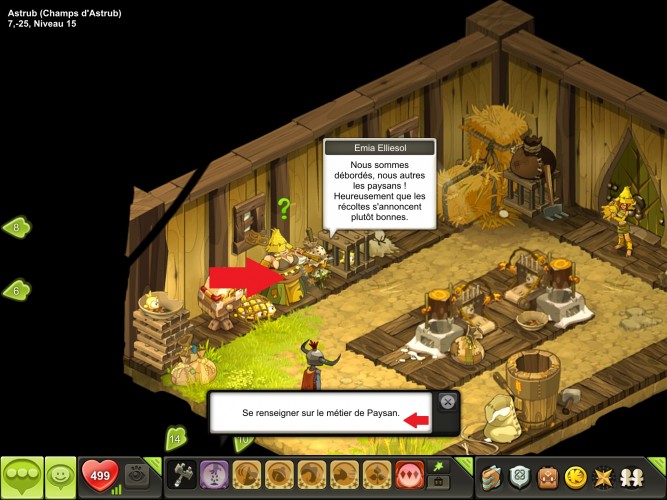Click the green arrow marker labeled 14
This screenshot has width=667, height=500.
(176, 437)
